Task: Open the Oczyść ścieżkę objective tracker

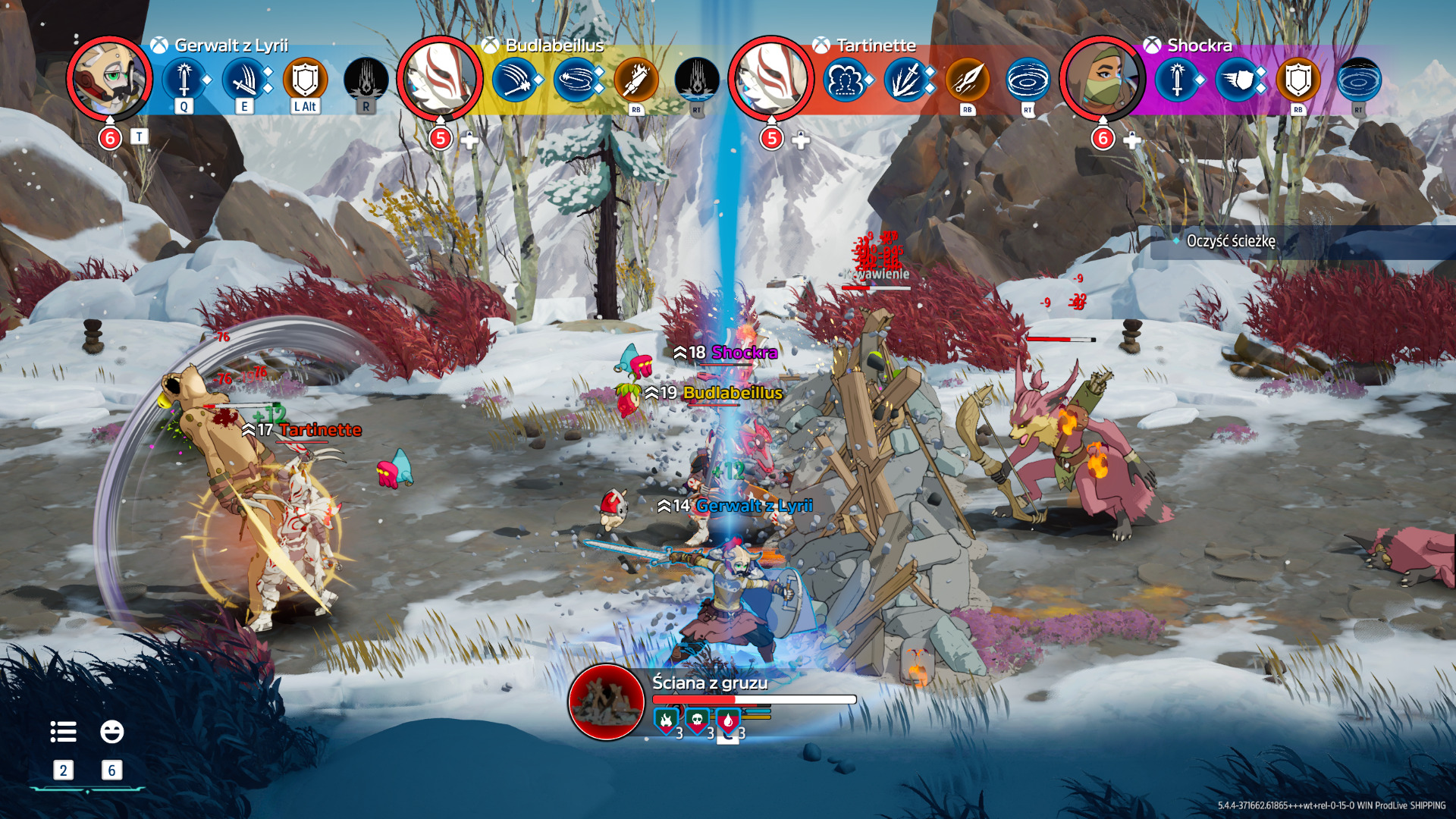Action: coord(1230,241)
